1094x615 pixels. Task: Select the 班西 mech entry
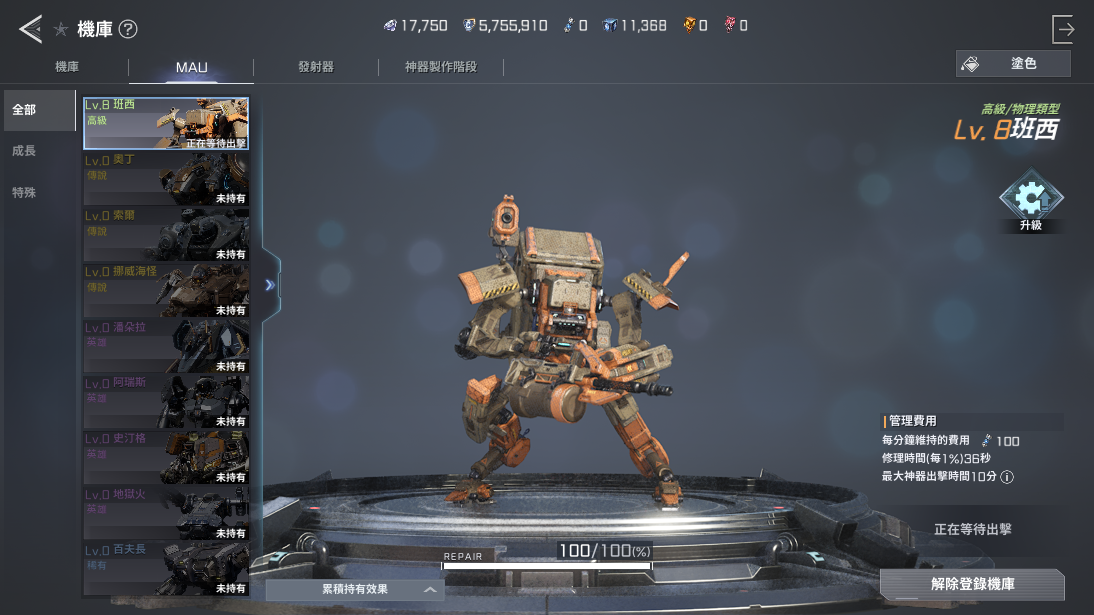click(x=166, y=123)
